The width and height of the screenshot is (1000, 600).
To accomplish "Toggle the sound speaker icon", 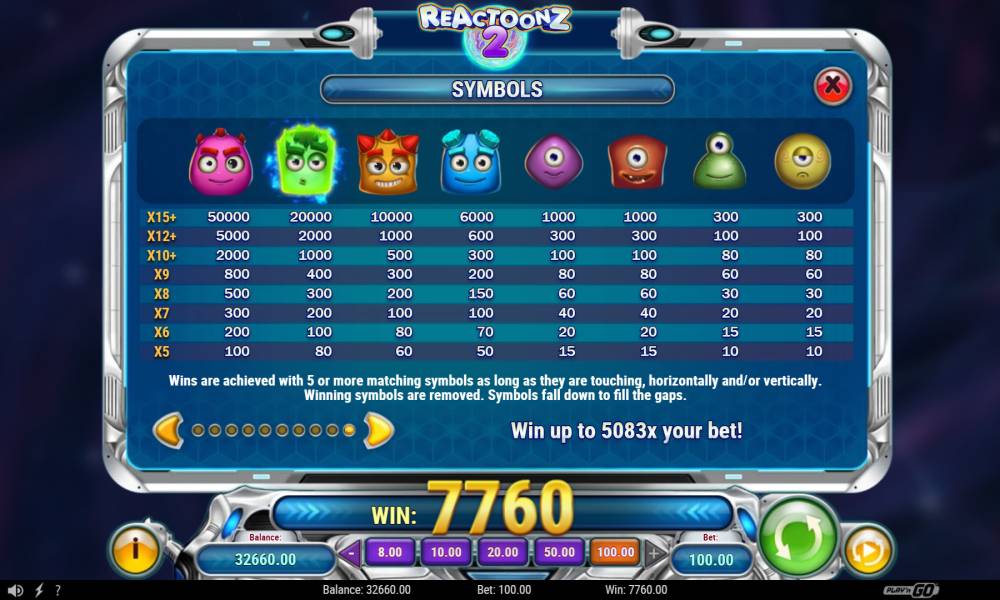I will 15,591.
